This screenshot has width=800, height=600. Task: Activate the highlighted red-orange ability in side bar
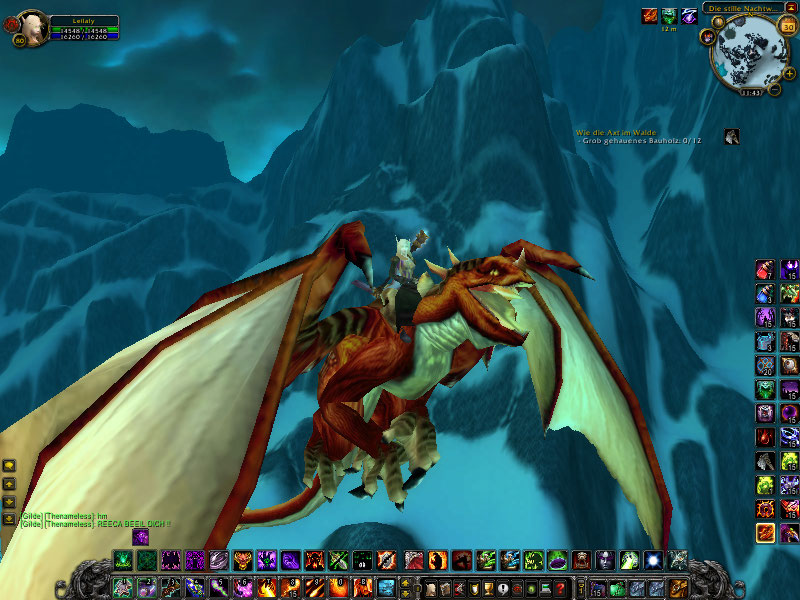click(765, 533)
